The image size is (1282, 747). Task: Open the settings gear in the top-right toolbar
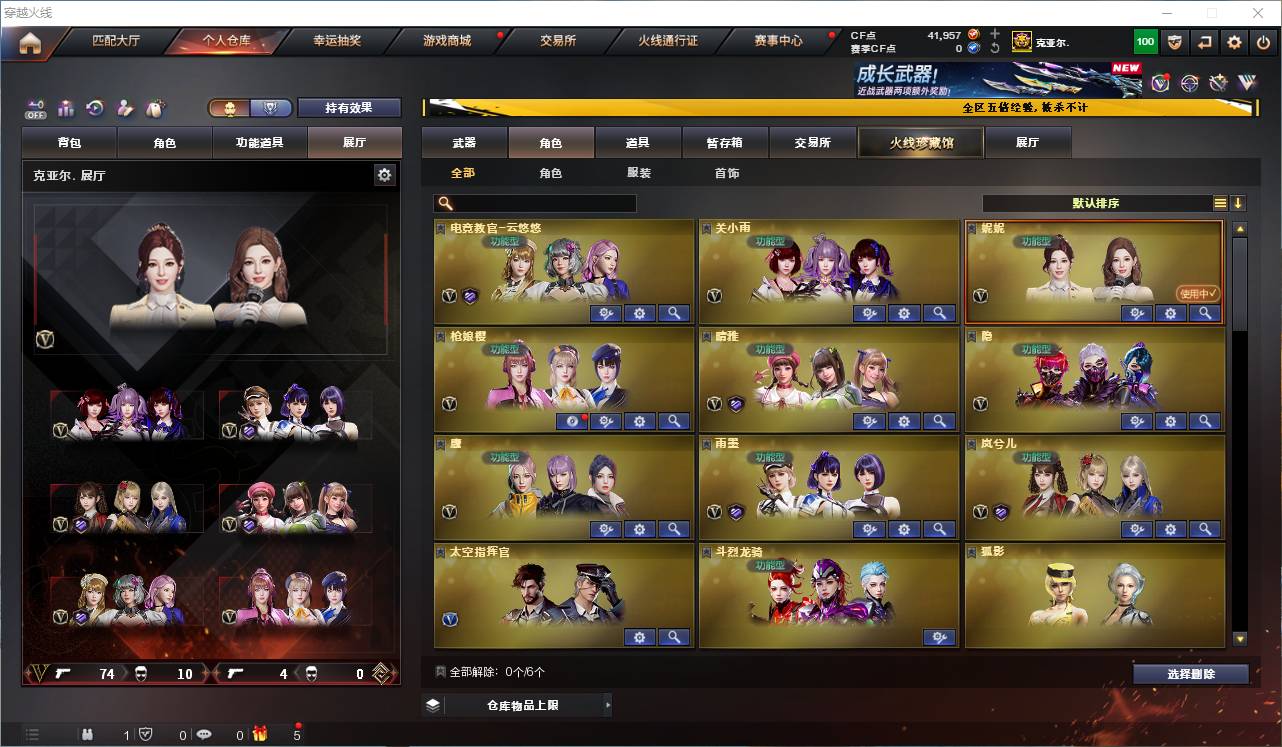coord(1233,41)
